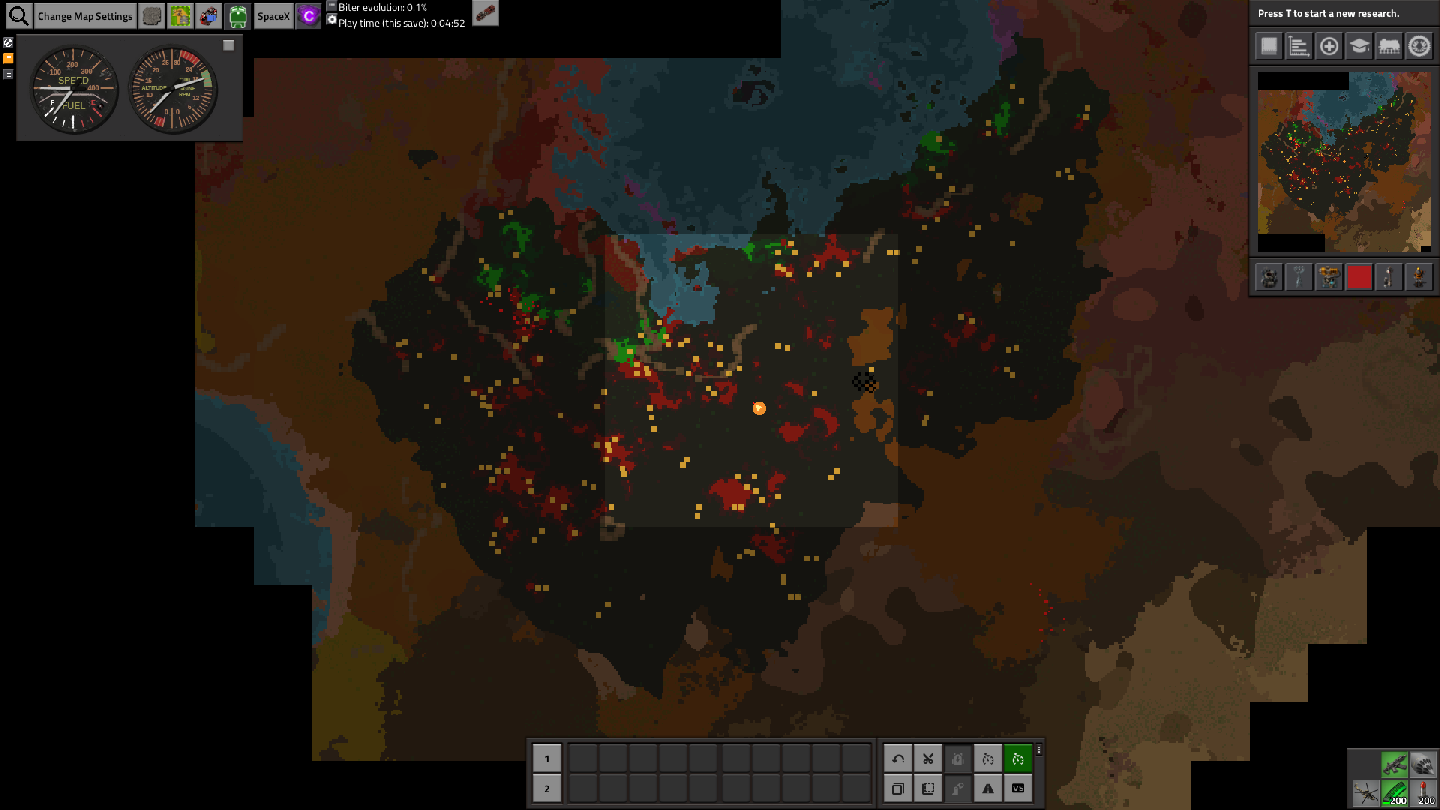Open the bonuses graduation cap button
1440x810 pixels.
pyautogui.click(x=1359, y=46)
